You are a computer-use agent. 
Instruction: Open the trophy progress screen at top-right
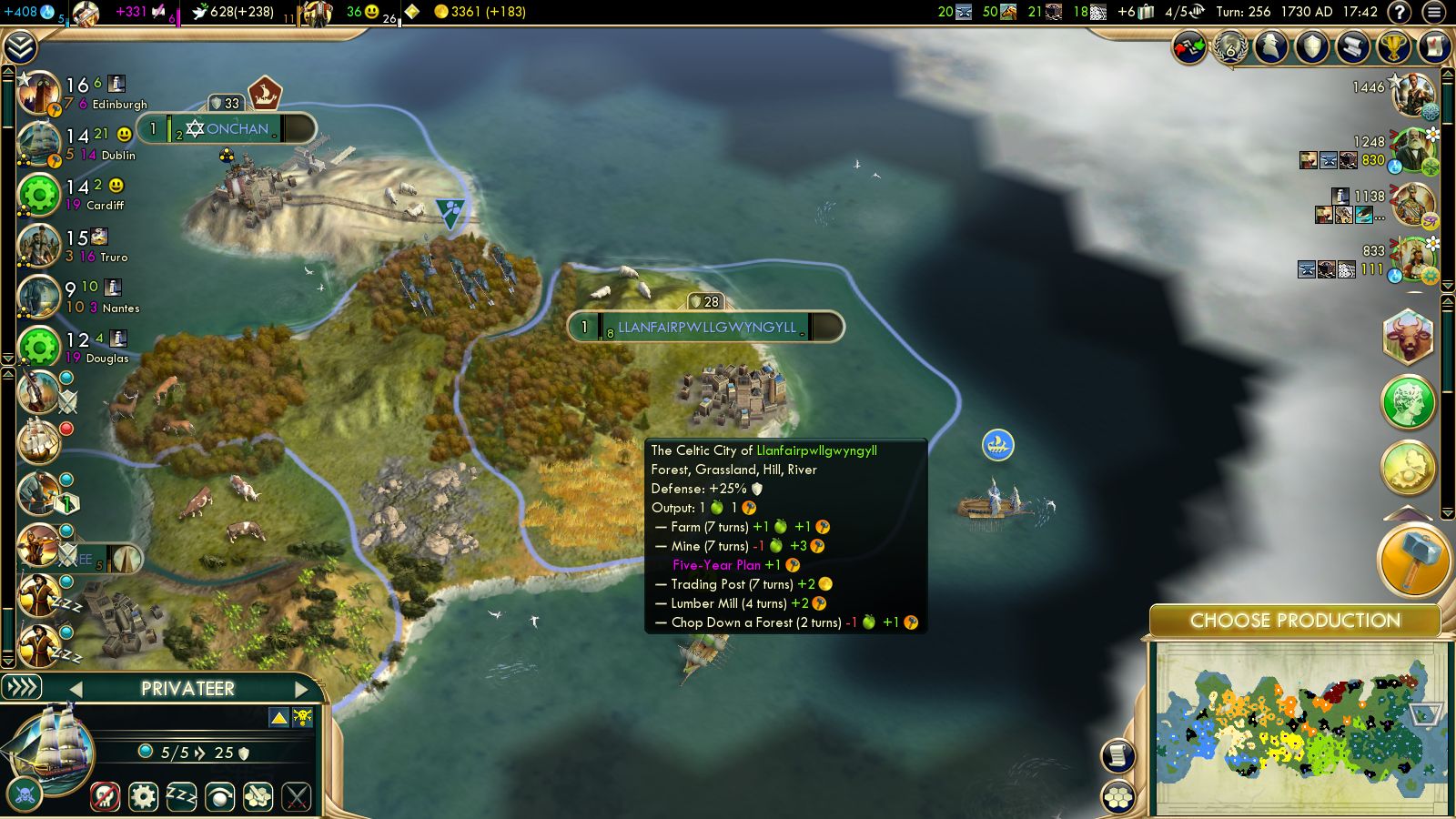[1392, 47]
